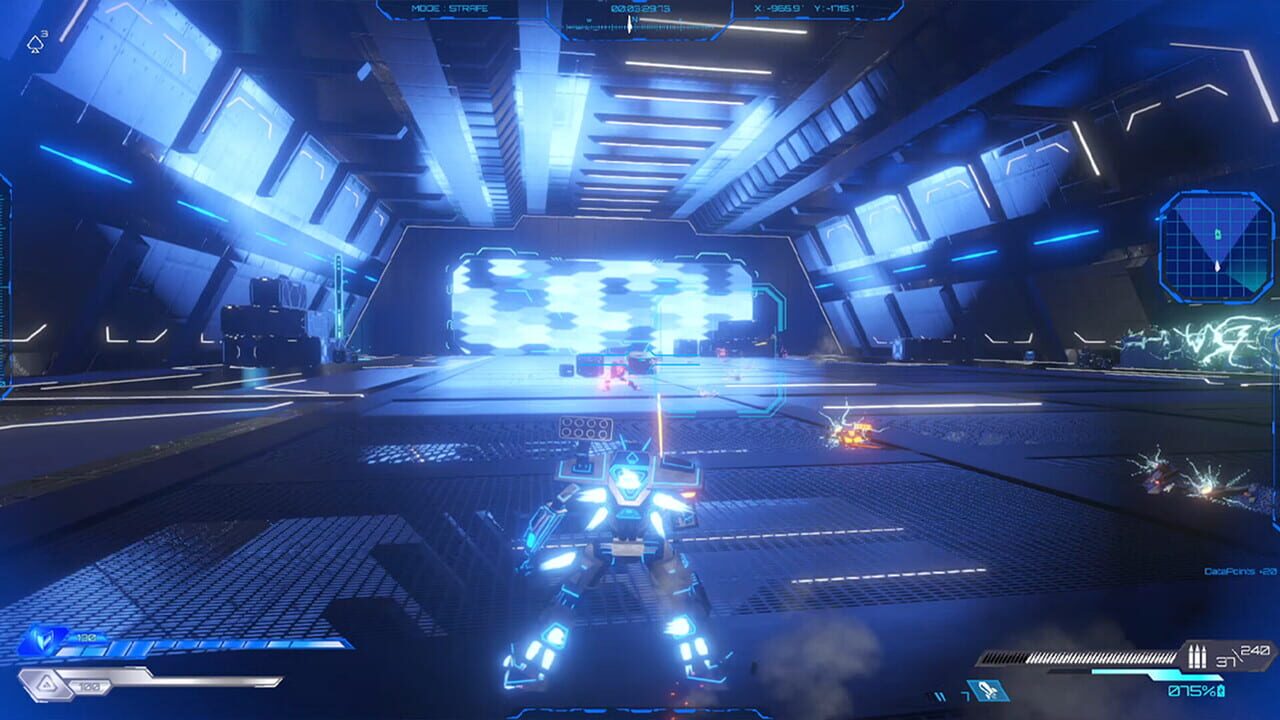Click the compass needle marked N
Viewport: 1280px width, 720px height.
pos(629,20)
